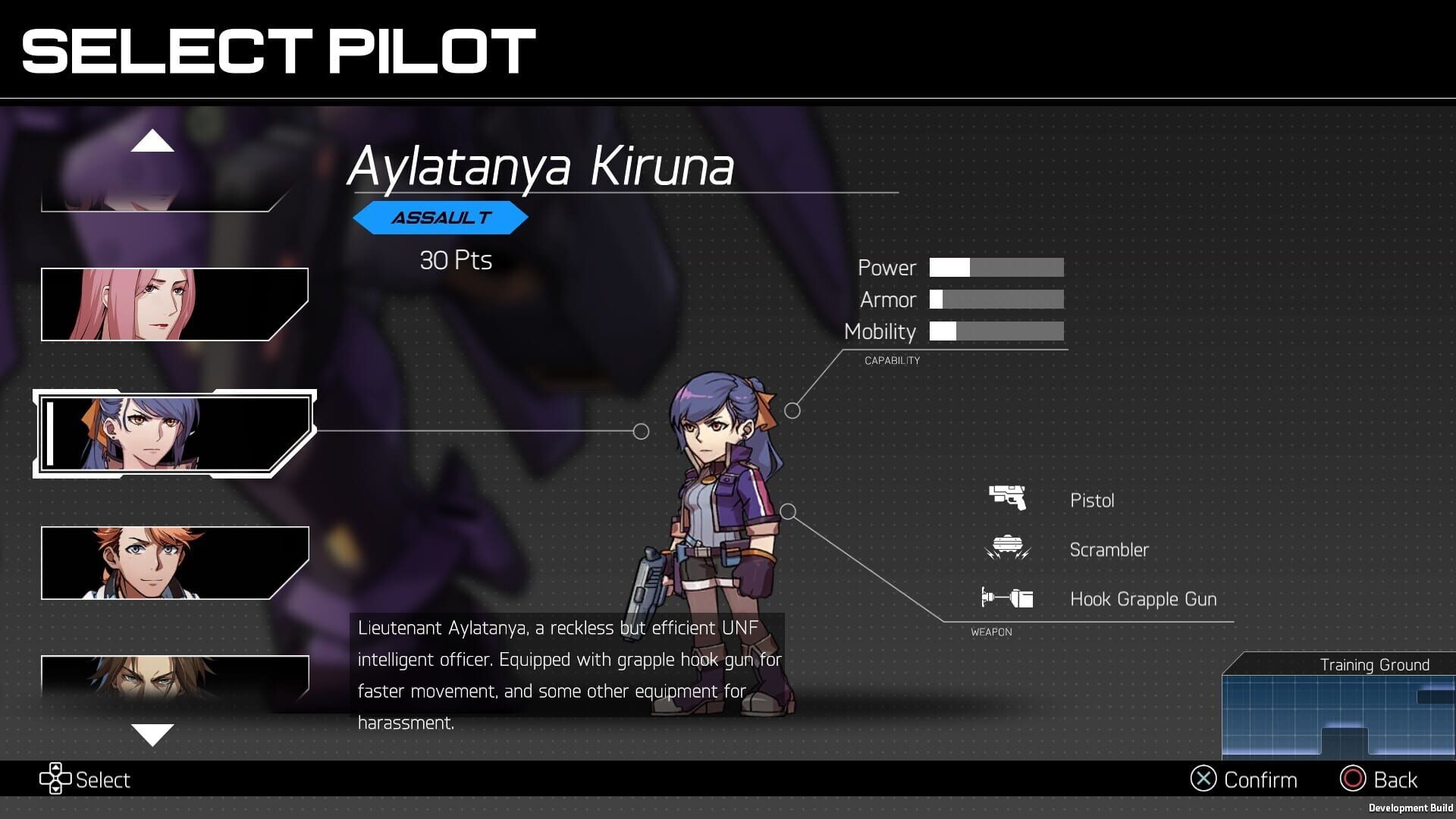Click the D-pad Select icon
Screen dimensions: 1456x819
tap(55, 779)
